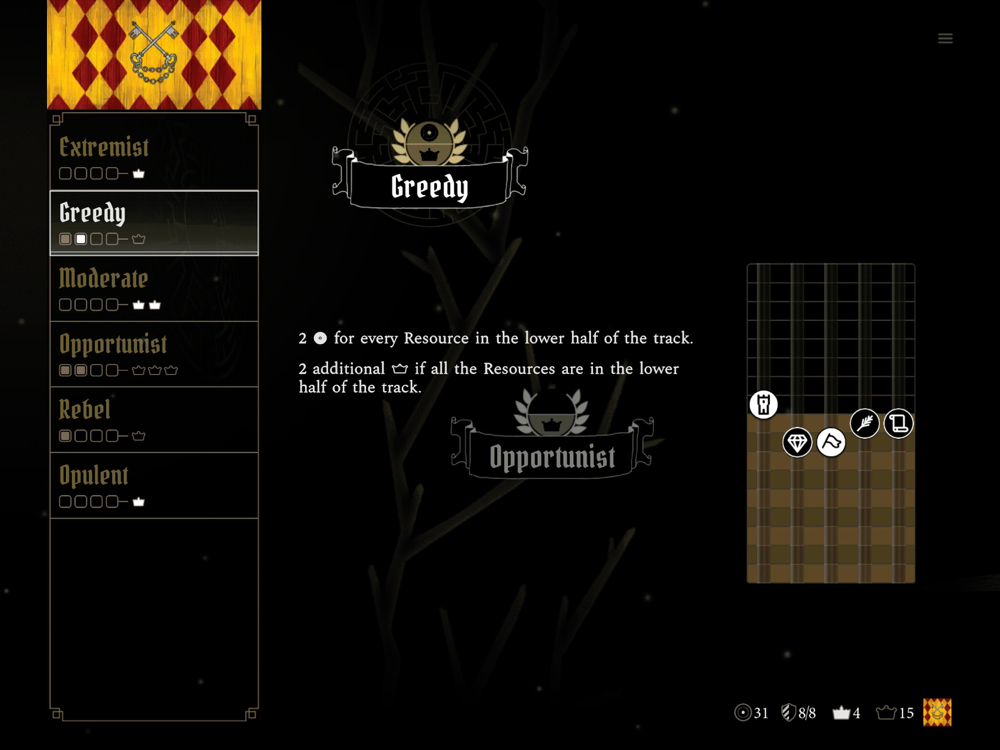Select the Extremist agenda entry

pyautogui.click(x=154, y=157)
